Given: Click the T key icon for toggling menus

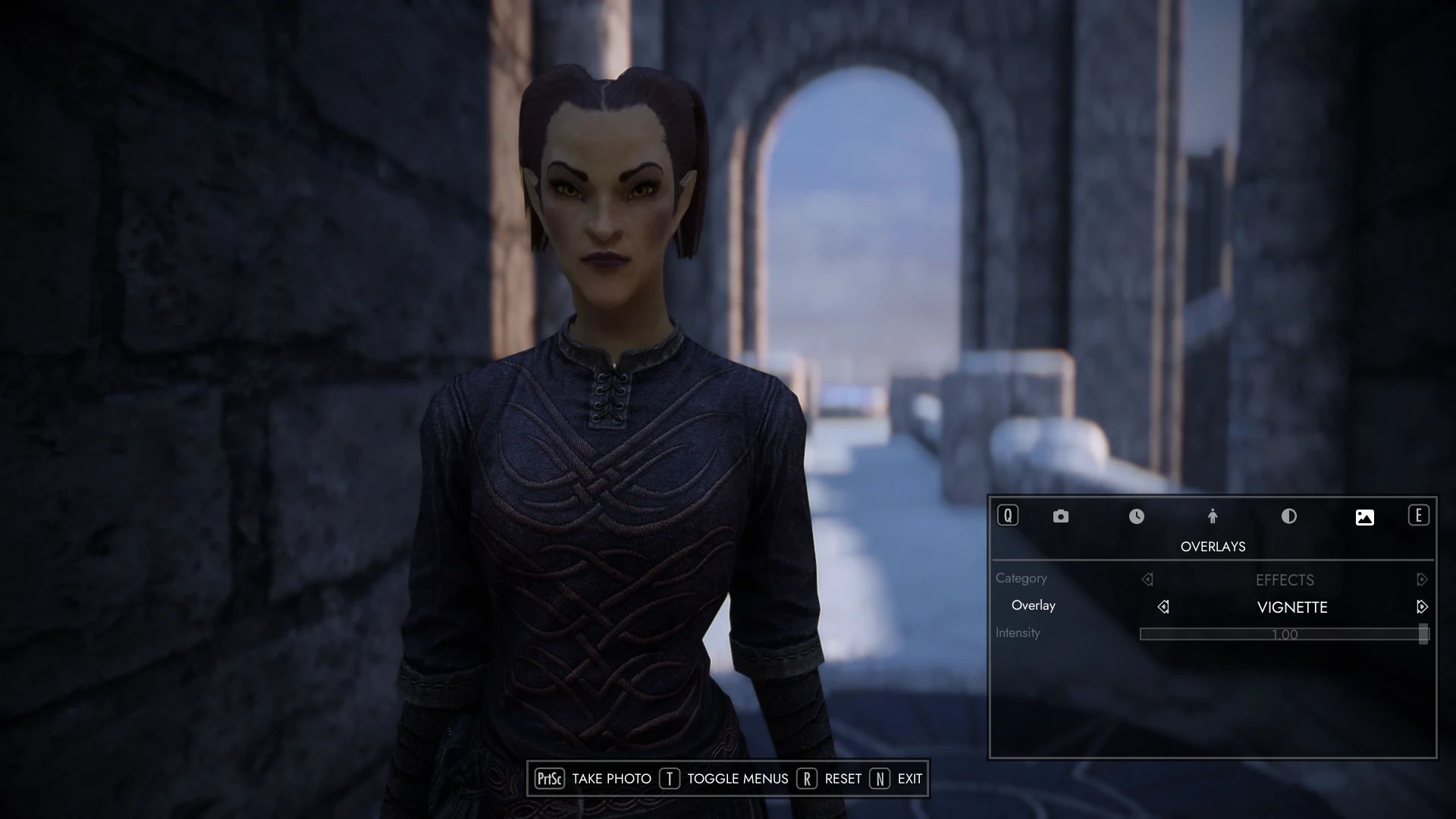Looking at the screenshot, I should tap(670, 778).
